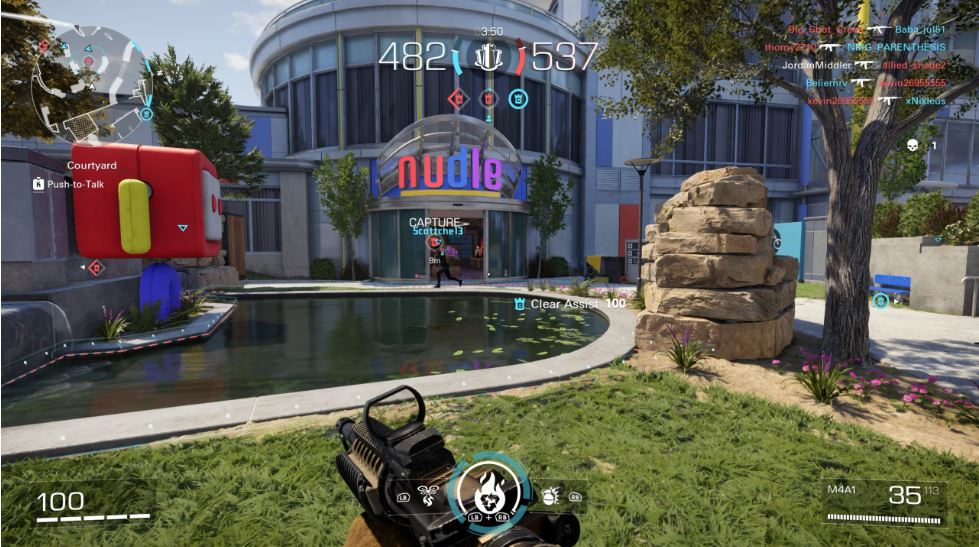Click the skull kill counter icon
The width and height of the screenshot is (979, 547).
[912, 145]
